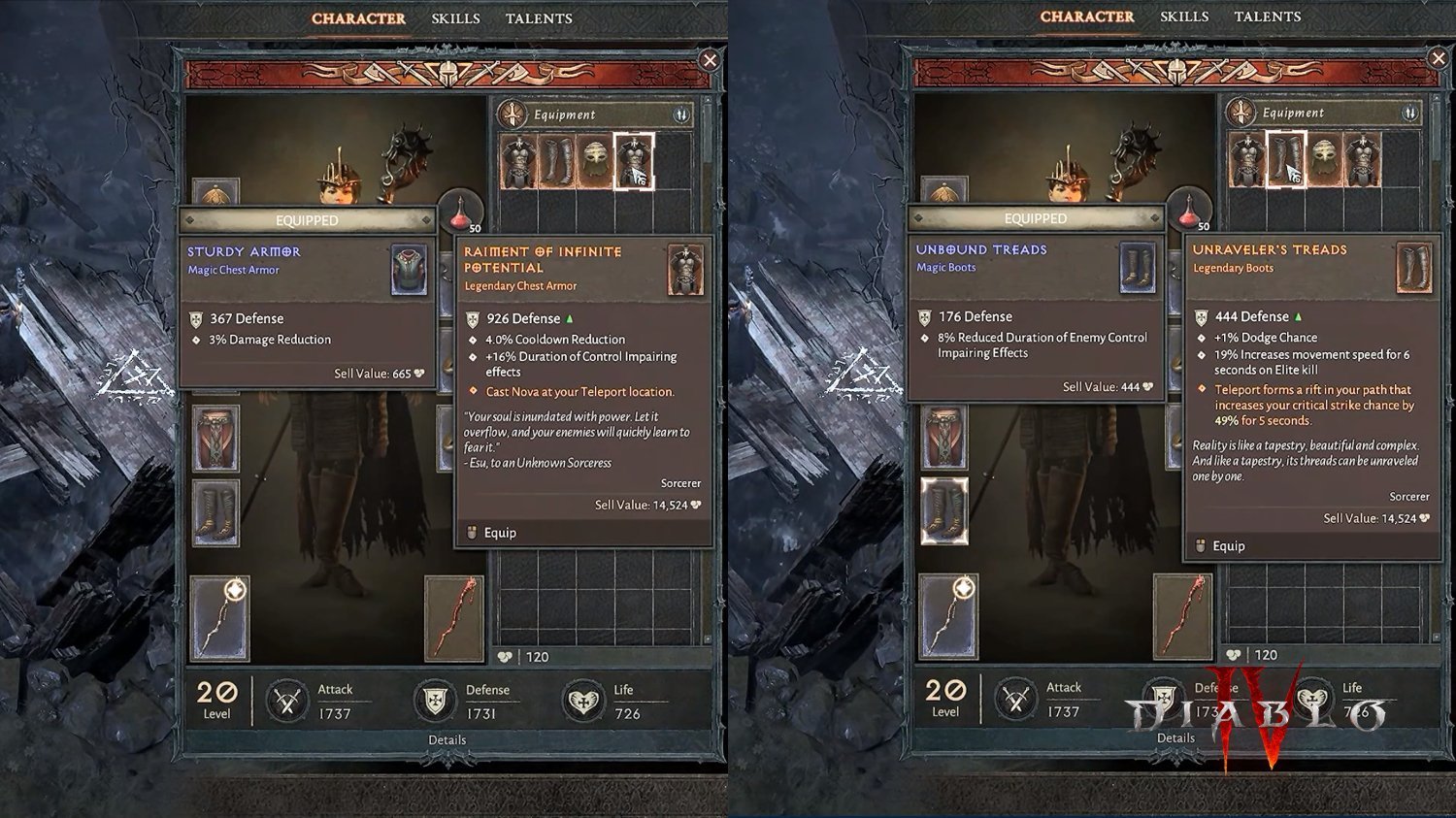The height and width of the screenshot is (818, 1456).
Task: Click the highlighted equipped boots slot
Action: point(943,509)
